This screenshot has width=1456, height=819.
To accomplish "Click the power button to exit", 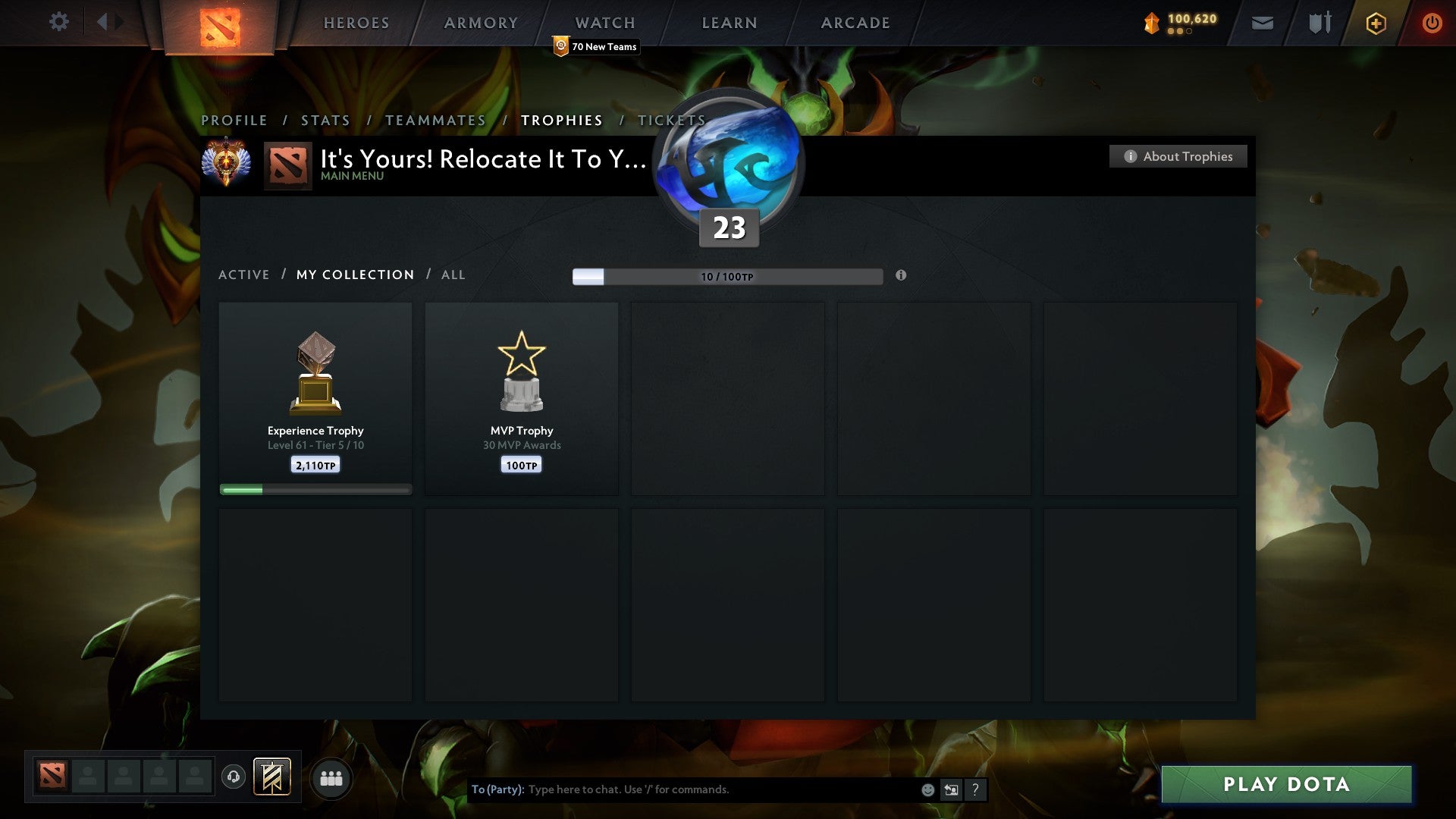I will [x=1432, y=23].
